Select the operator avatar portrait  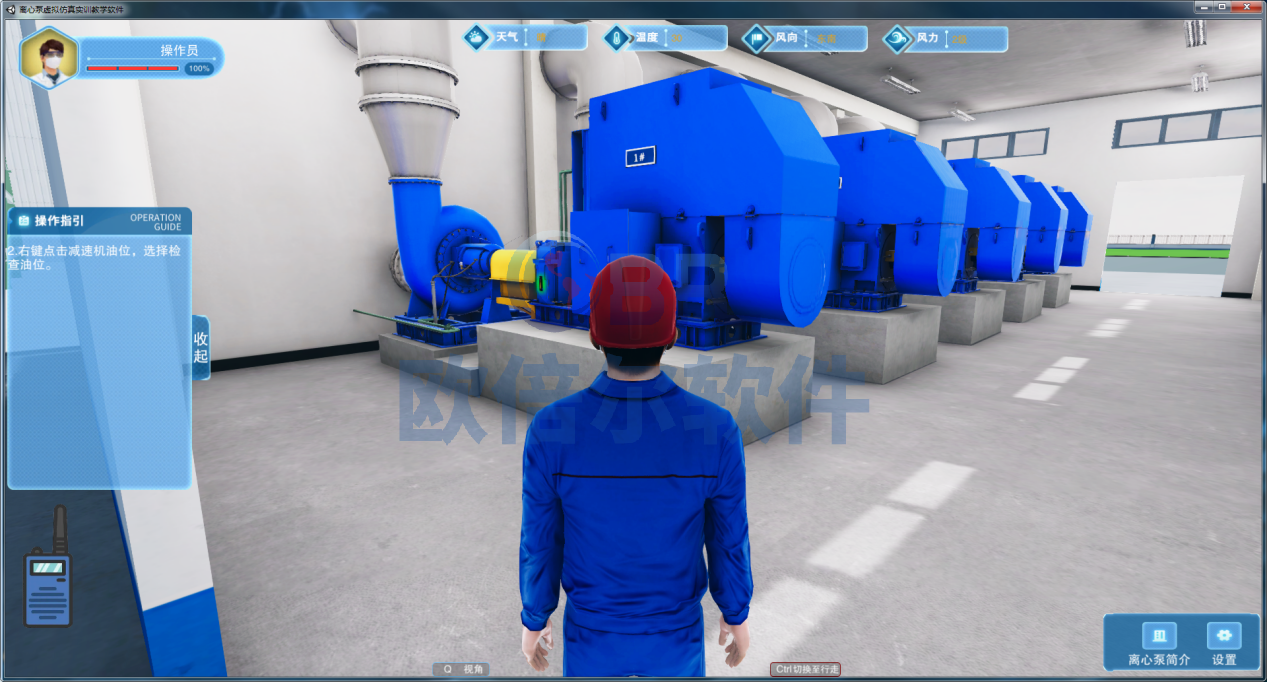pyautogui.click(x=49, y=58)
